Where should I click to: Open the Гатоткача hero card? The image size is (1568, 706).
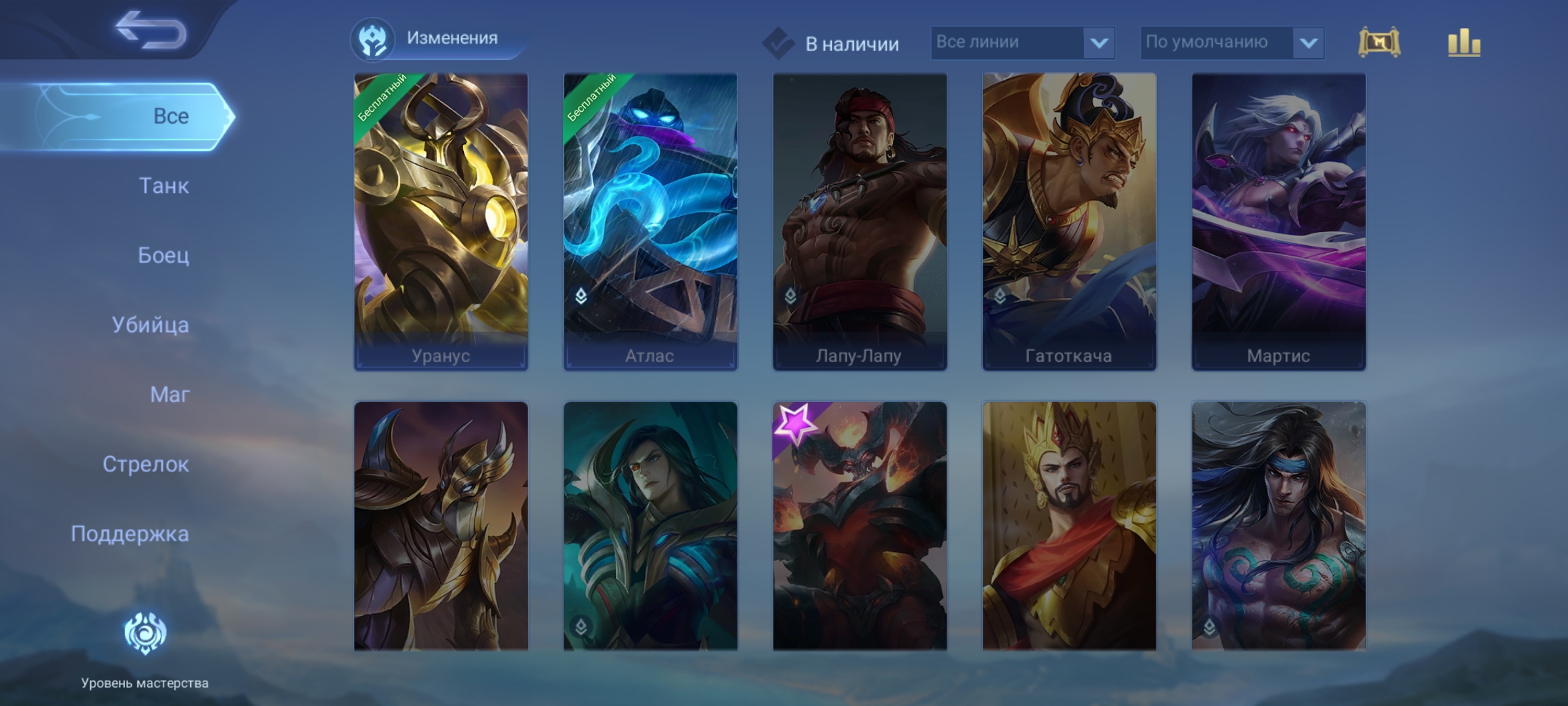(x=1069, y=222)
